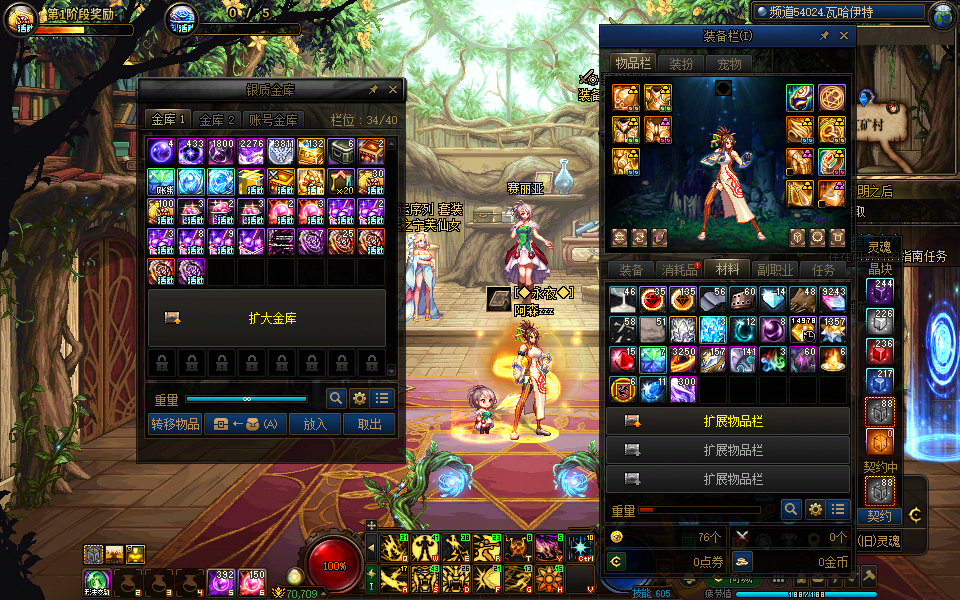Click the highlighted 扩展物品栏 expand inventory button

728,422
